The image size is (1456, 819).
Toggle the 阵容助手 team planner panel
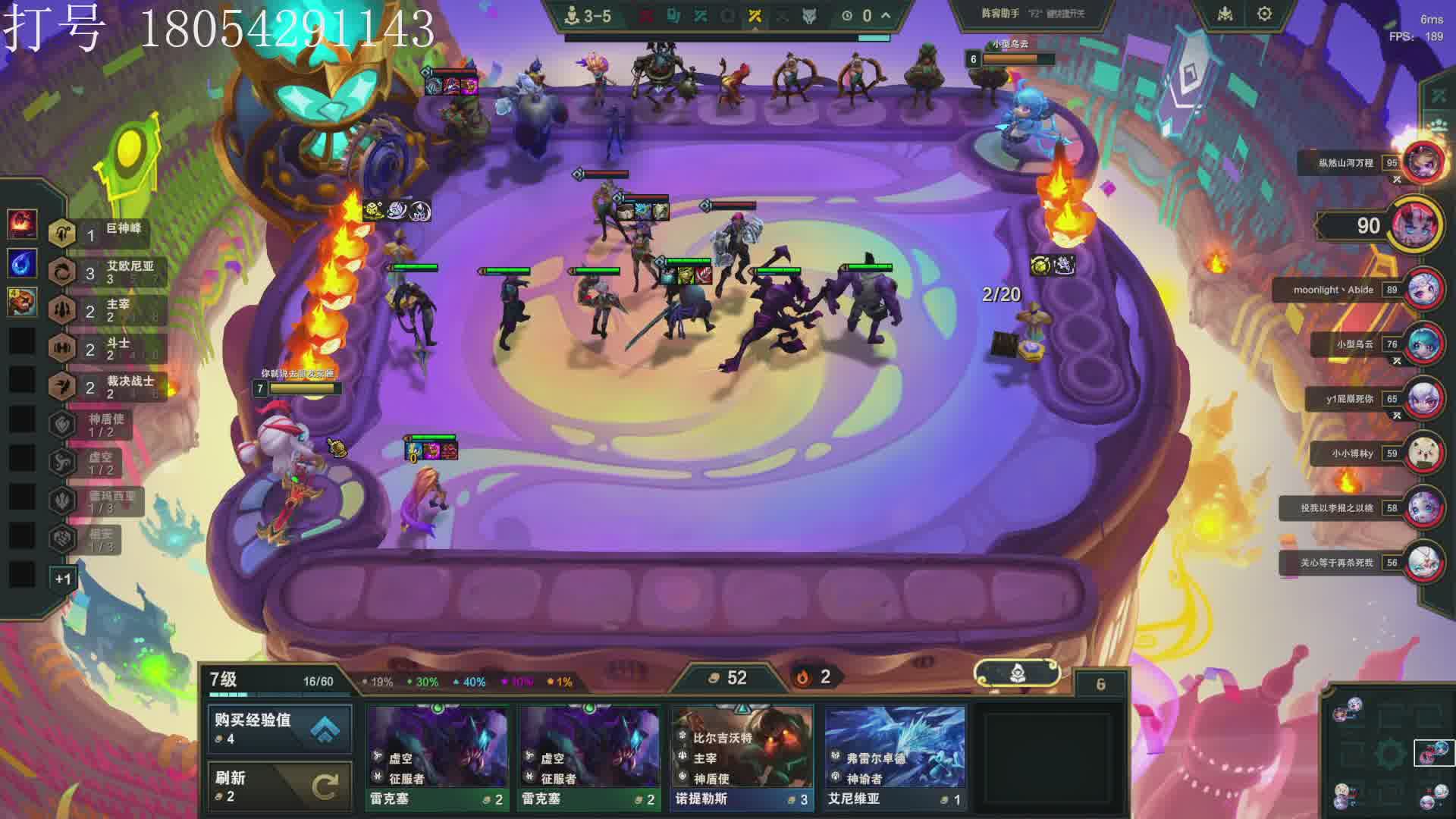point(1032,14)
